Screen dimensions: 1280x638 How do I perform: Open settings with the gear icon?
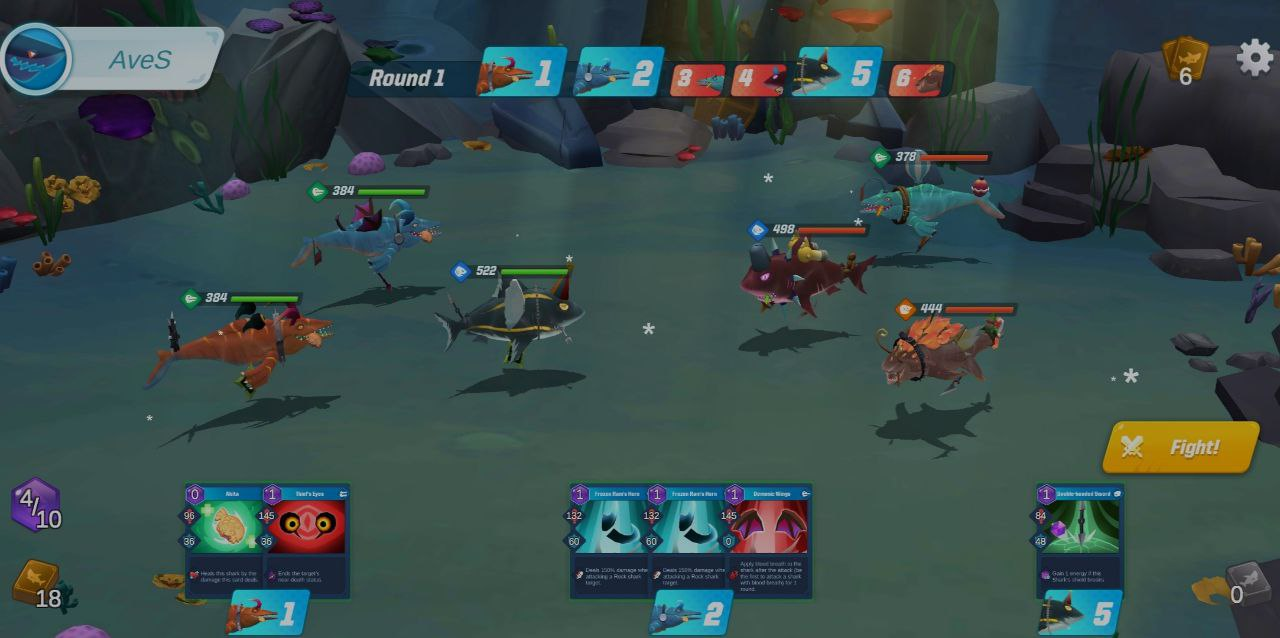click(1255, 58)
